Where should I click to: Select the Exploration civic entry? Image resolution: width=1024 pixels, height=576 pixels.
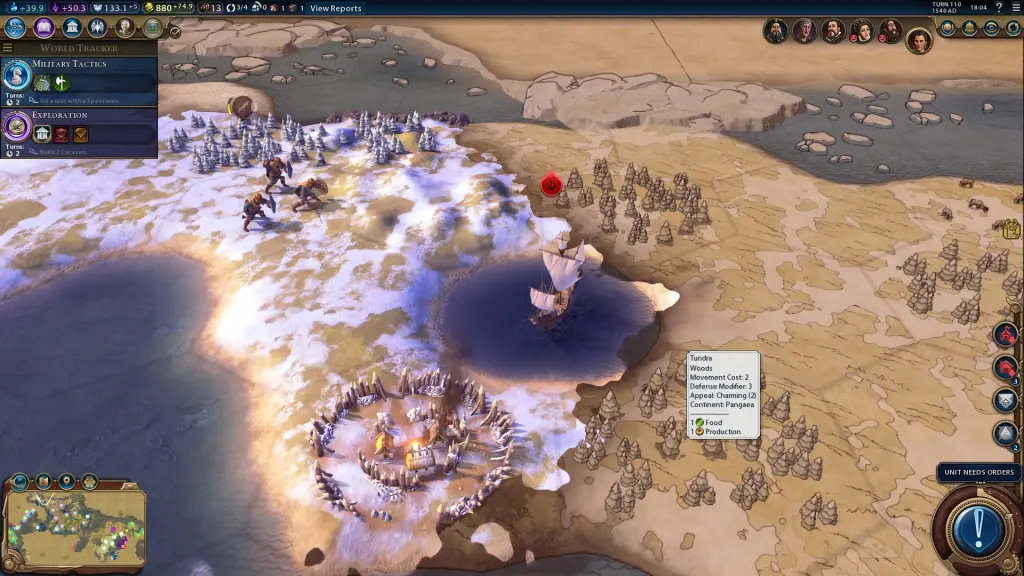pos(79,128)
